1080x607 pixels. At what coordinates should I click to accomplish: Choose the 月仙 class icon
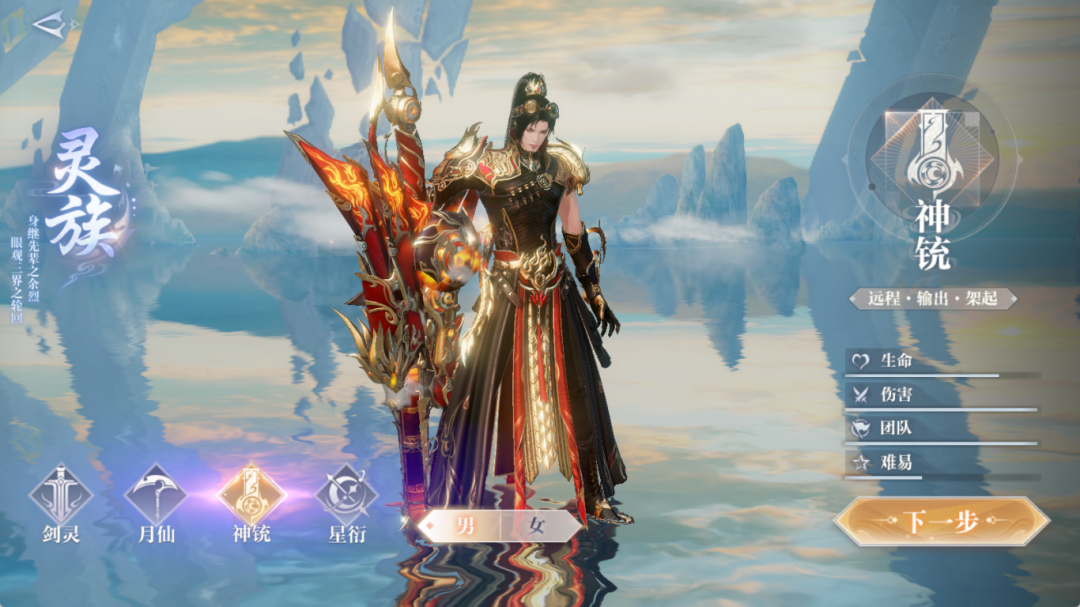pyautogui.click(x=156, y=495)
